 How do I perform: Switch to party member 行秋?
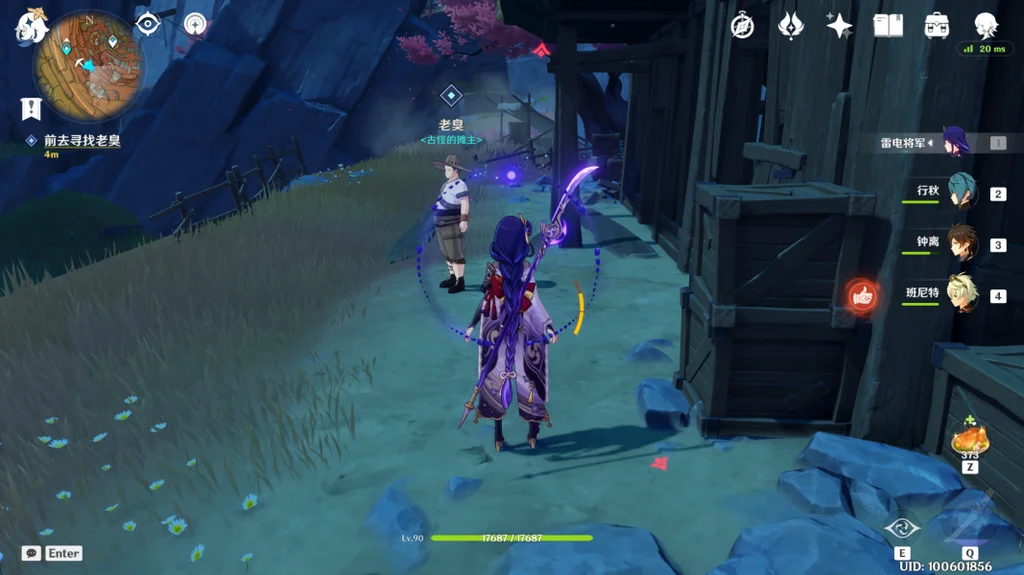pos(962,192)
